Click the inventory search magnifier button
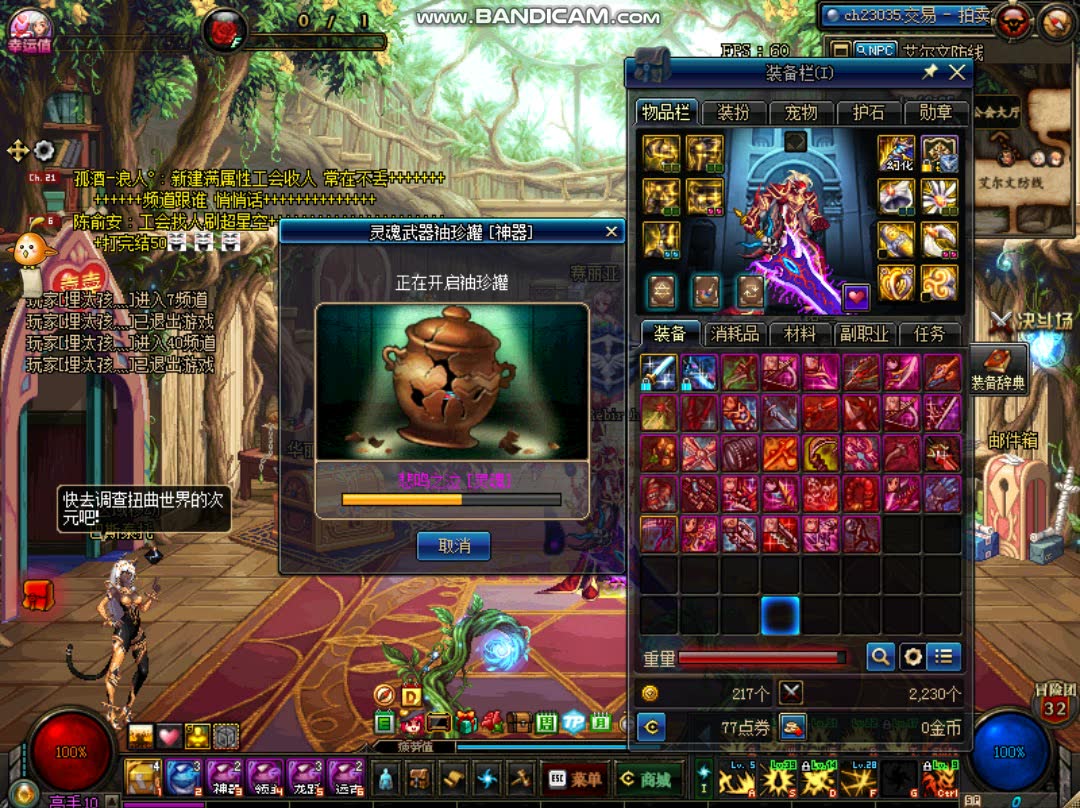This screenshot has height=808, width=1080. pyautogui.click(x=880, y=656)
